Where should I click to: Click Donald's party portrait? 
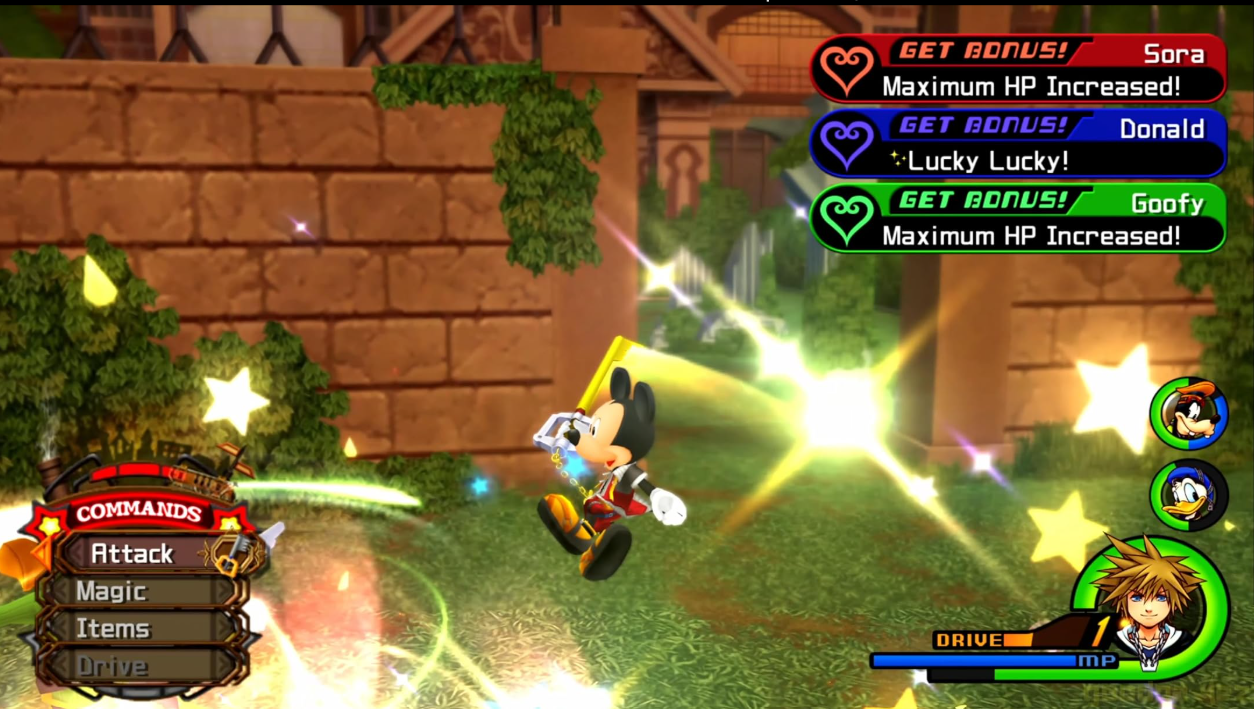1188,494
